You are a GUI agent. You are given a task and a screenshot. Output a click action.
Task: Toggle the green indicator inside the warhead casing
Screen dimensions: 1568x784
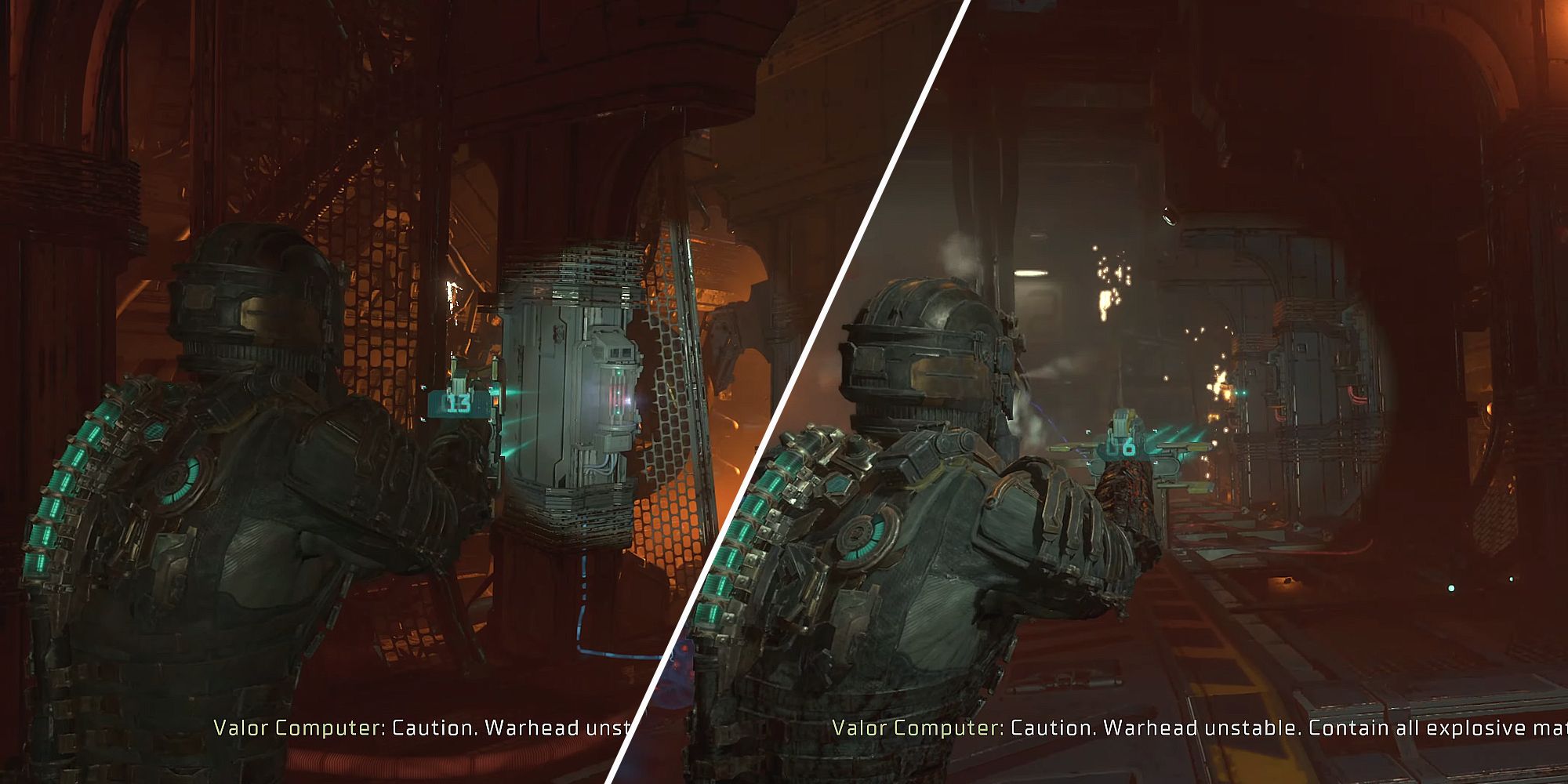click(619, 373)
